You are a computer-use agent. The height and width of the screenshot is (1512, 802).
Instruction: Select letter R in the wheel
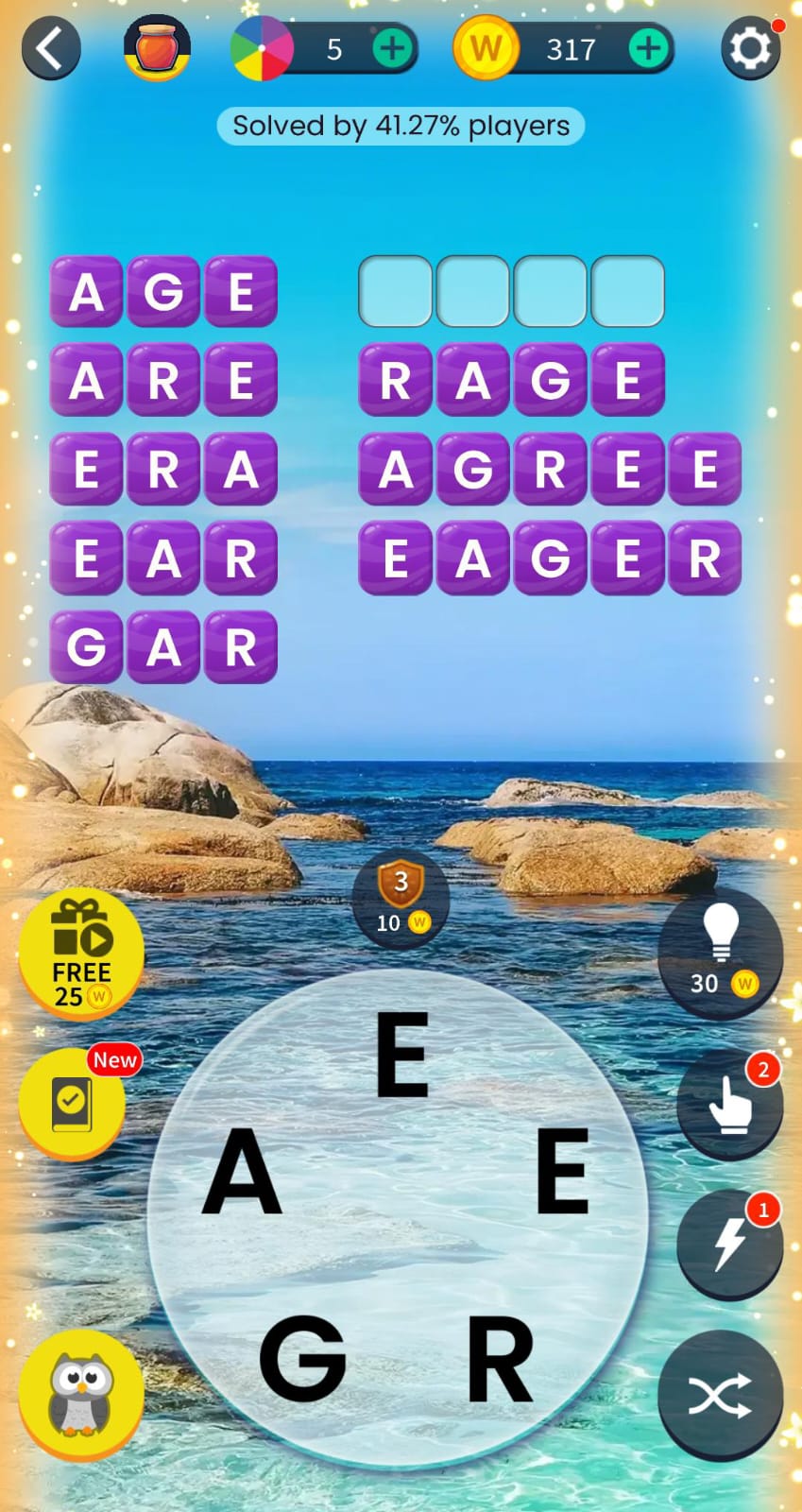coord(500,1358)
